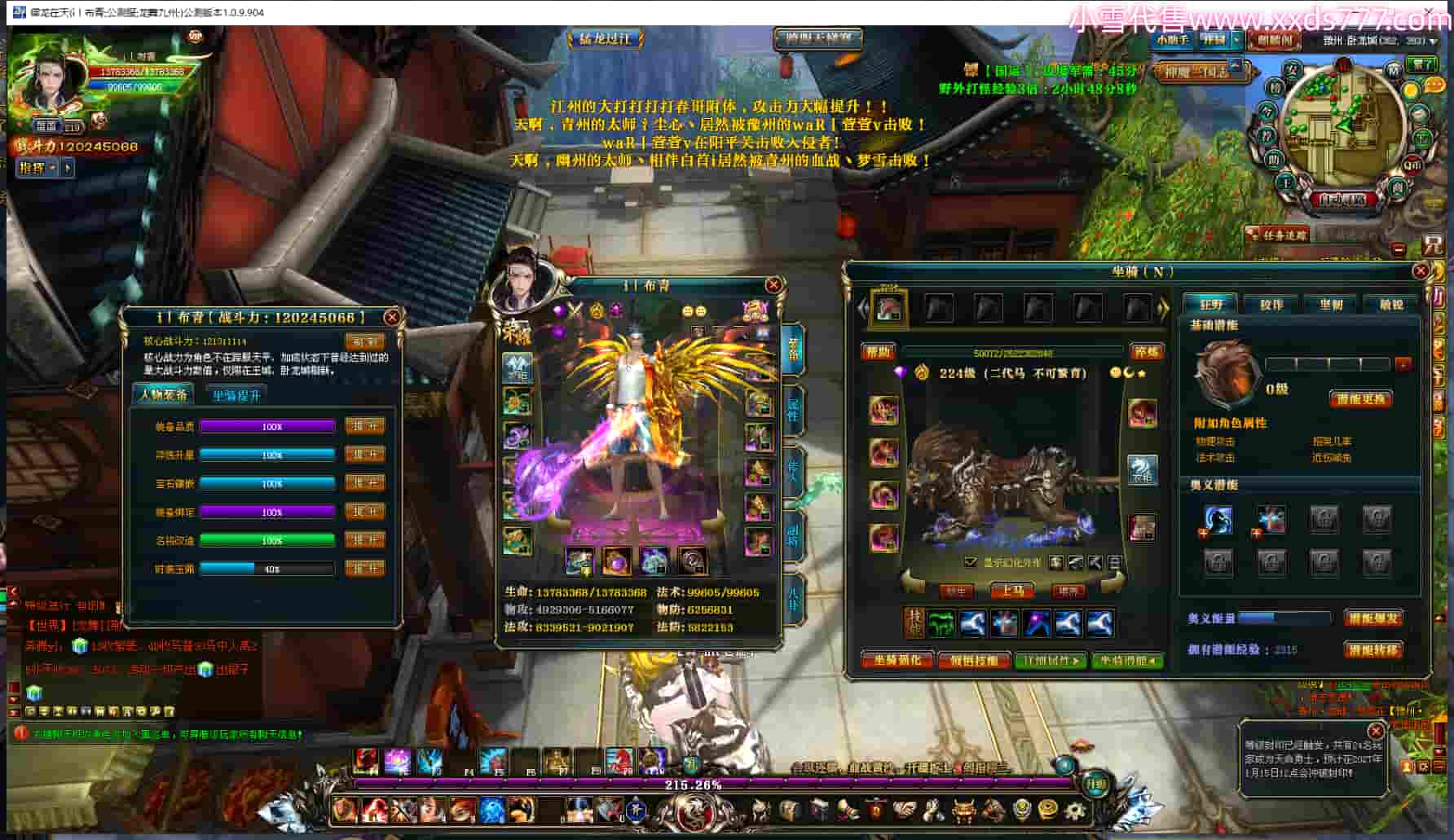The width and height of the screenshot is (1454, 840).
Task: Close the mount (坐骑) panel
Action: pyautogui.click(x=1420, y=271)
